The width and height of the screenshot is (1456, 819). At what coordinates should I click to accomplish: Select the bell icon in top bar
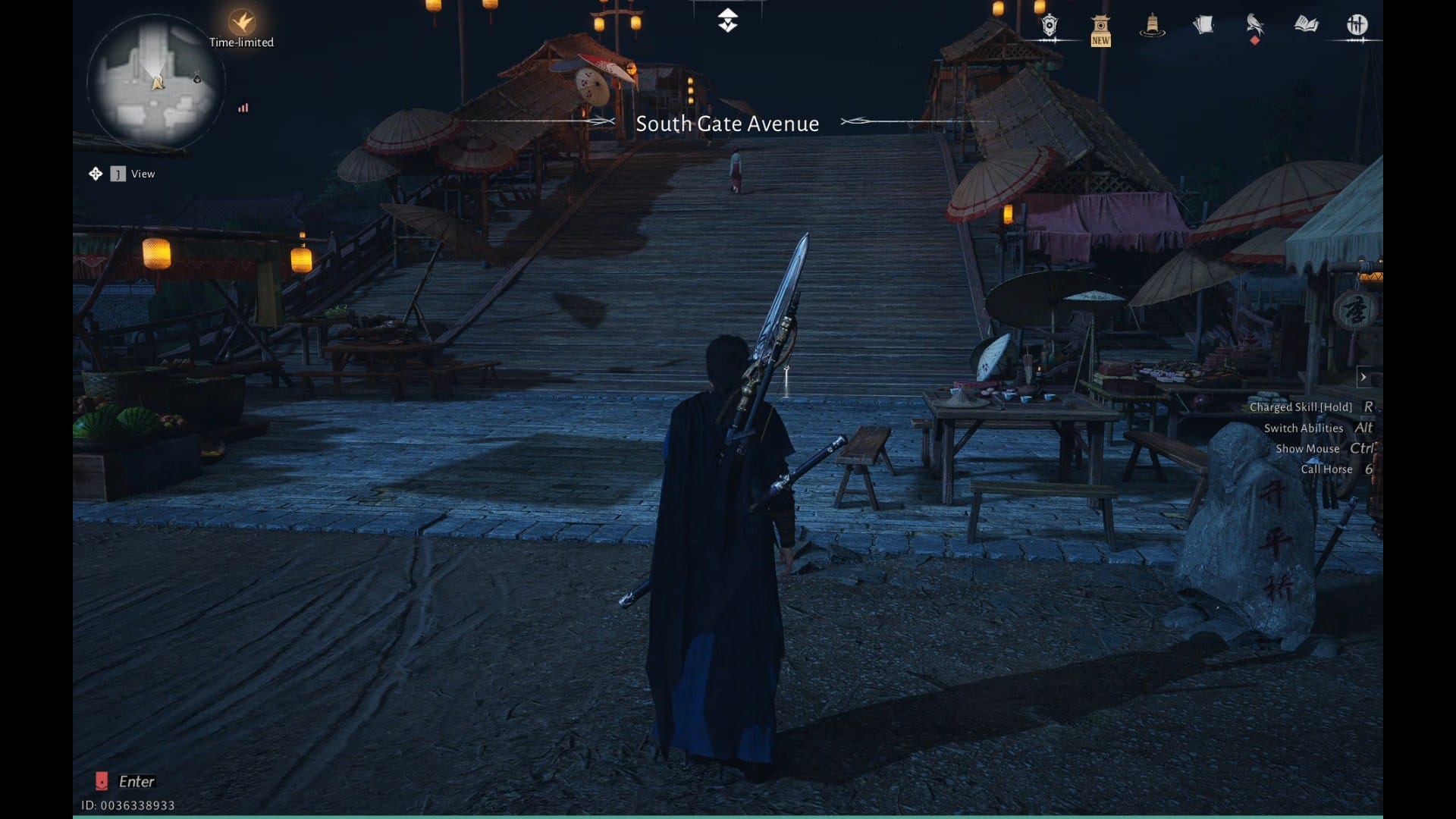click(1152, 26)
